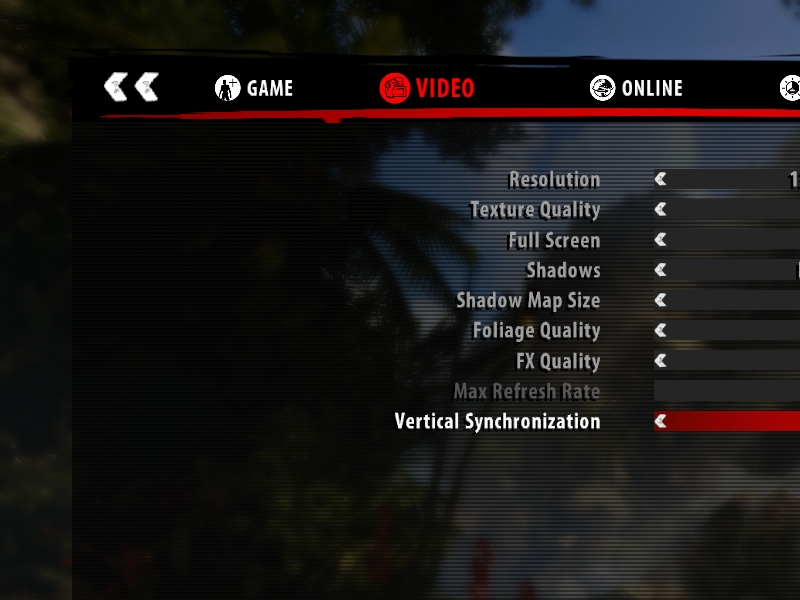Highlight the FX Quality option label
Image resolution: width=800 pixels, height=600 pixels.
[x=558, y=361]
